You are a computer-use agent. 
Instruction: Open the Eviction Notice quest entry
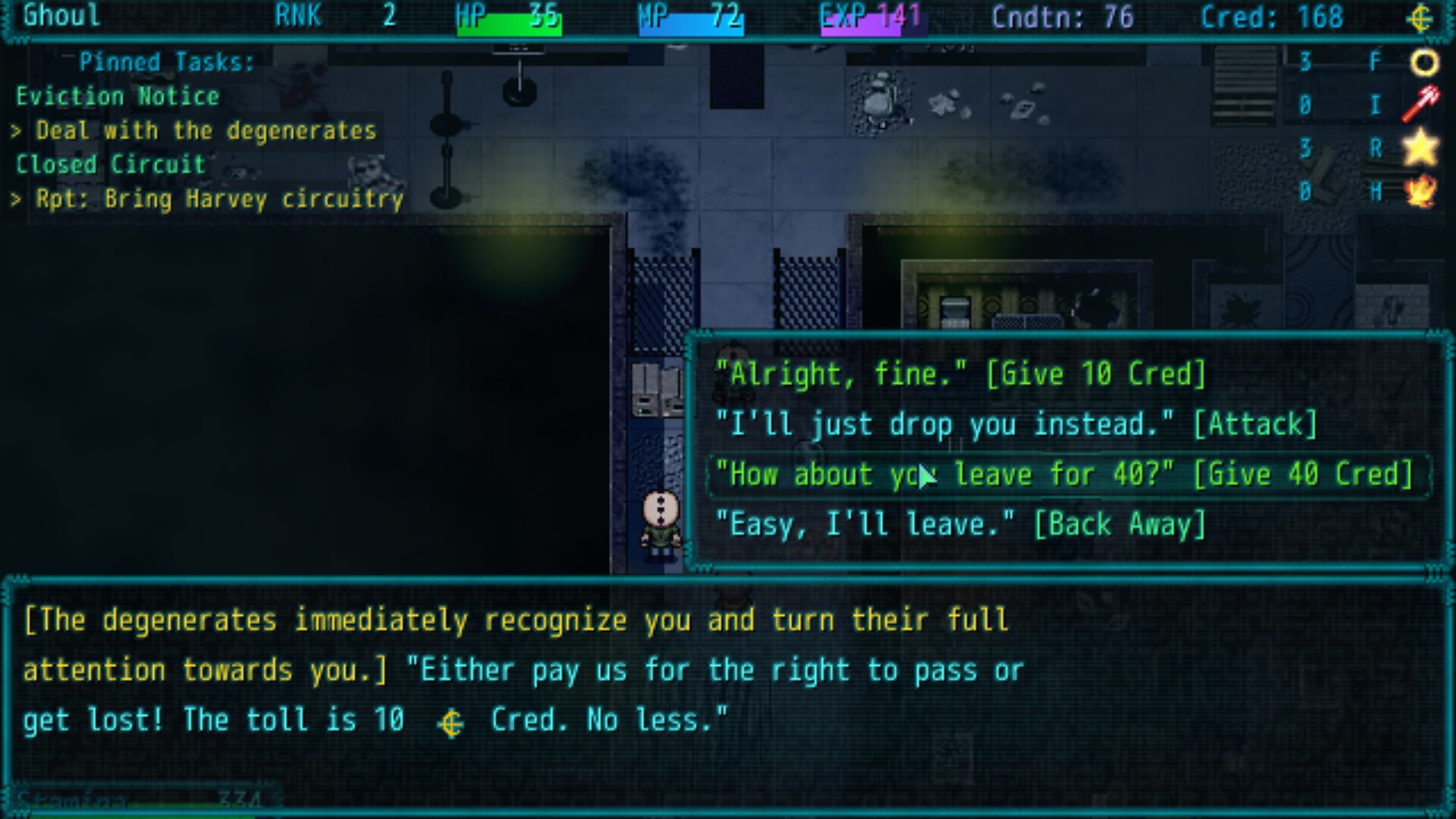(x=118, y=96)
